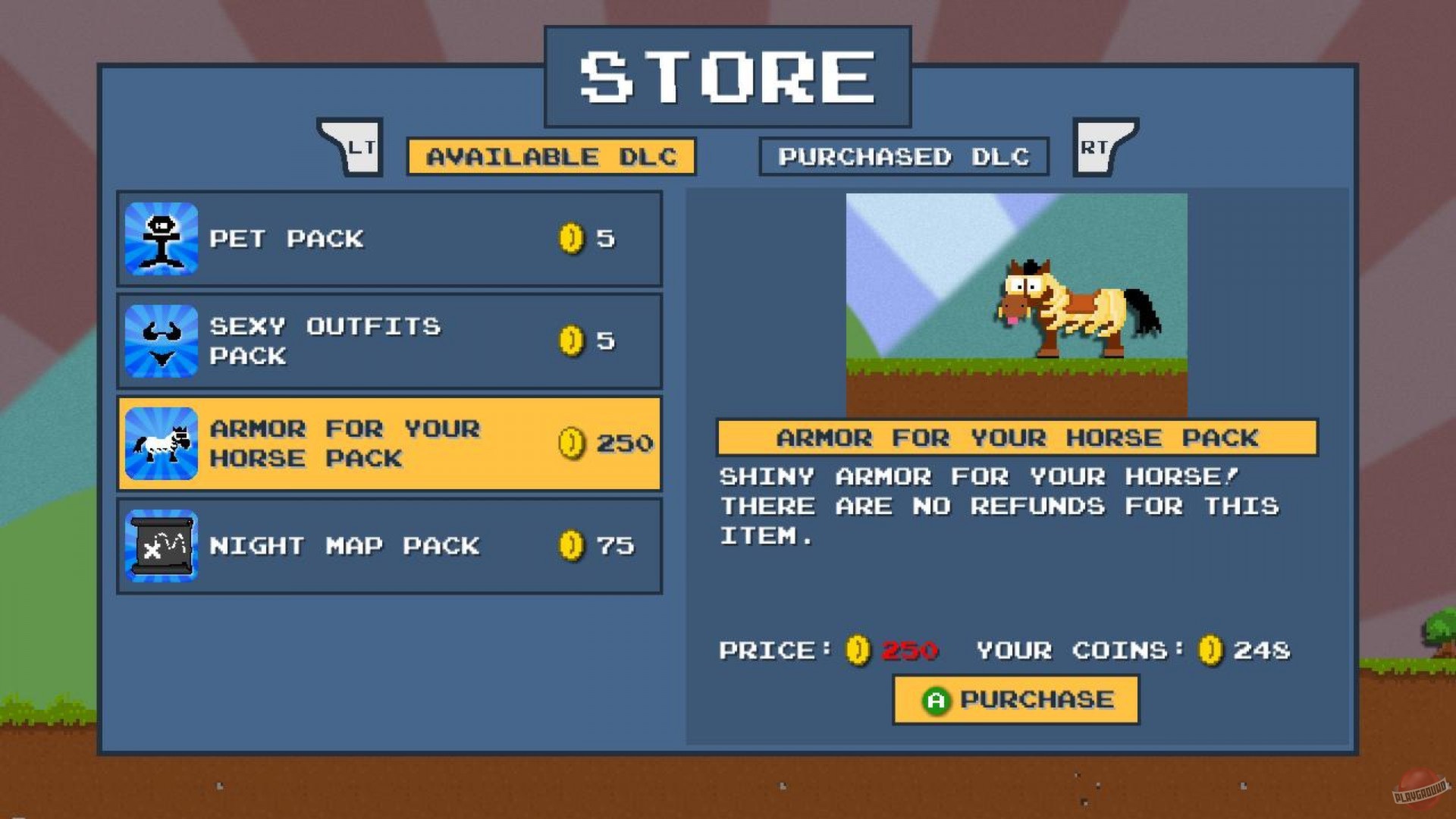Click the Armor For Your Horse Pack title banner
Image resolution: width=1456 pixels, height=819 pixels.
point(1017,438)
